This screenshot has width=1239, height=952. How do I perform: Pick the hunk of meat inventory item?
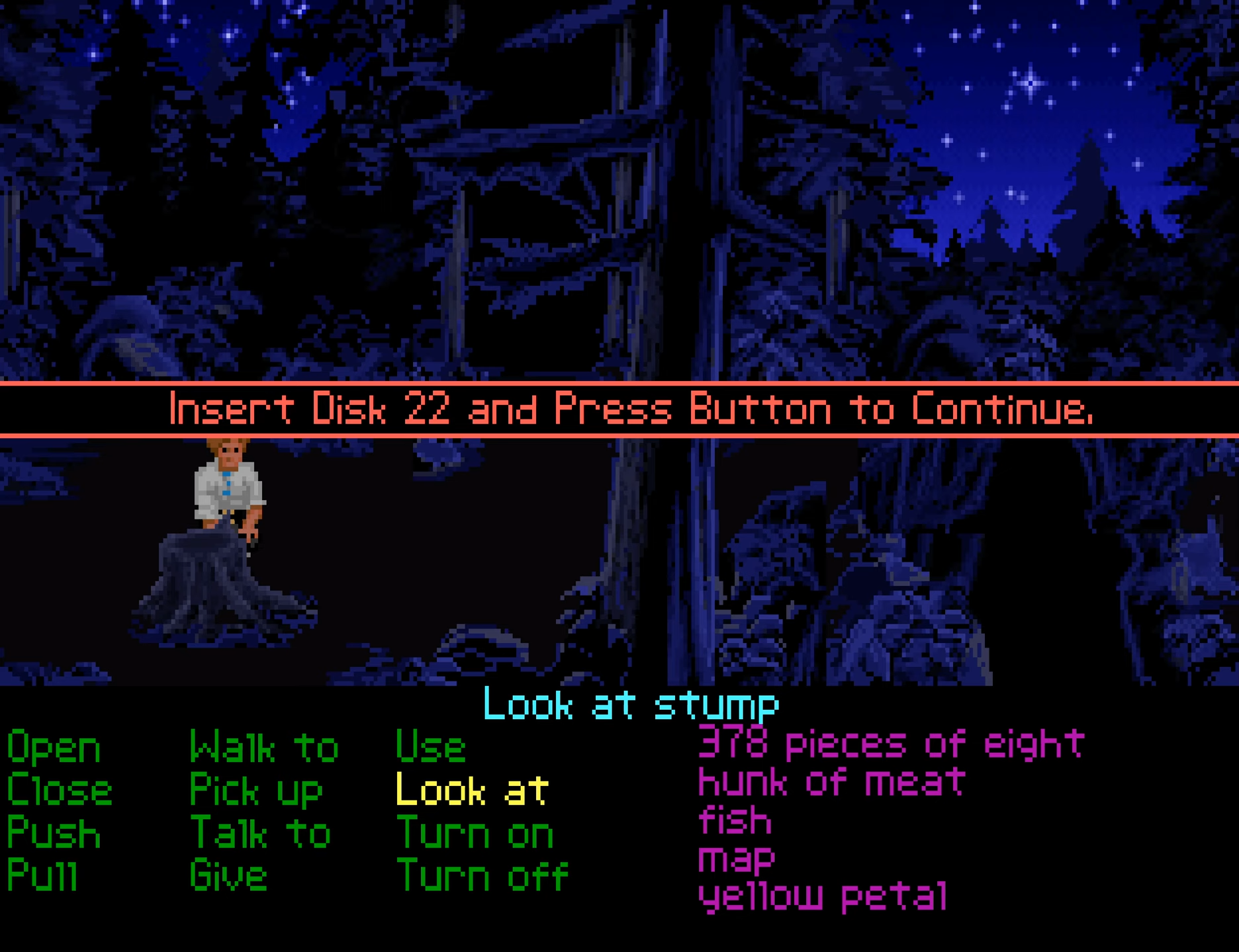coord(831,782)
